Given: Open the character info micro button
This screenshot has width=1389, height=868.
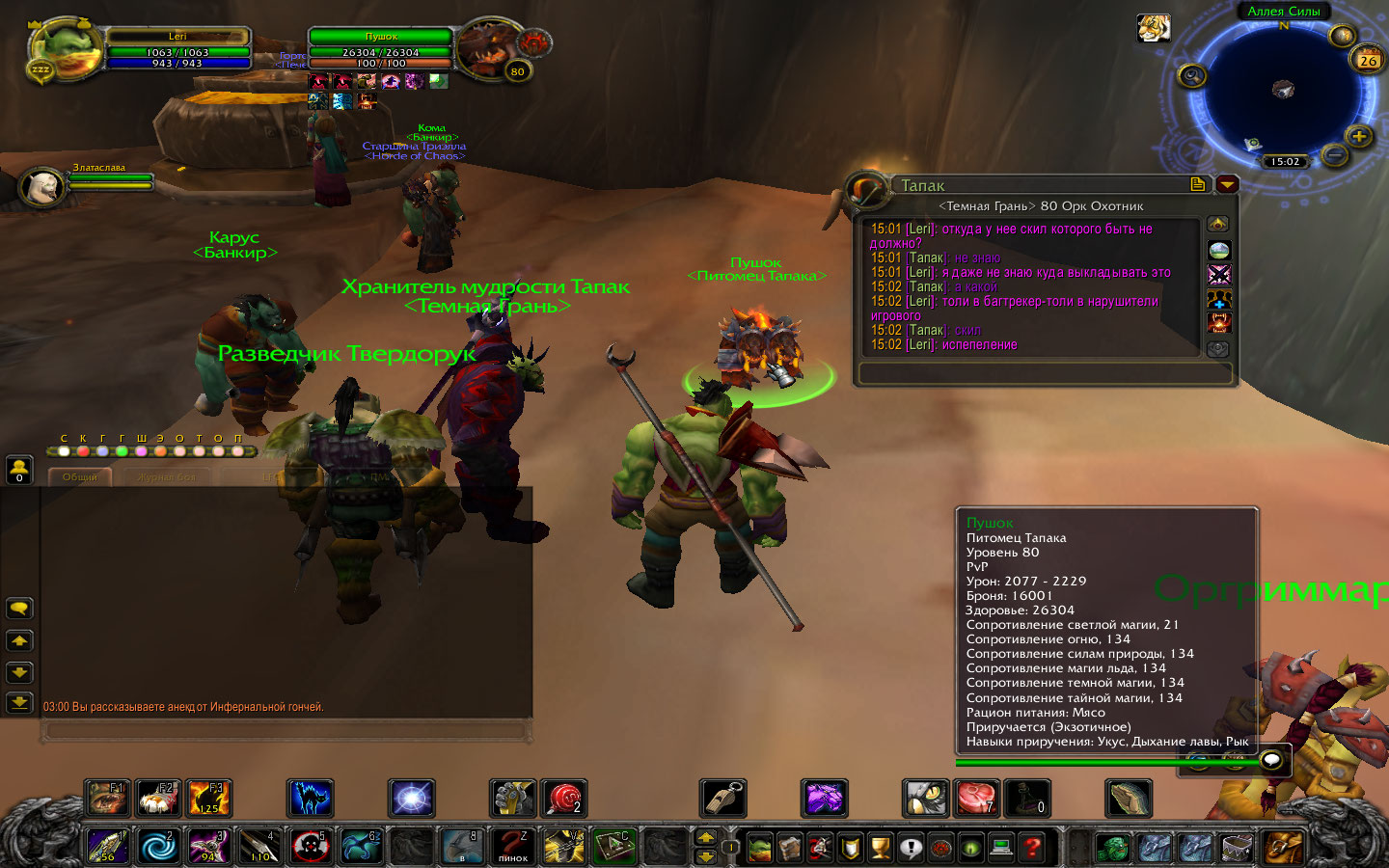Looking at the screenshot, I should pyautogui.click(x=760, y=848).
